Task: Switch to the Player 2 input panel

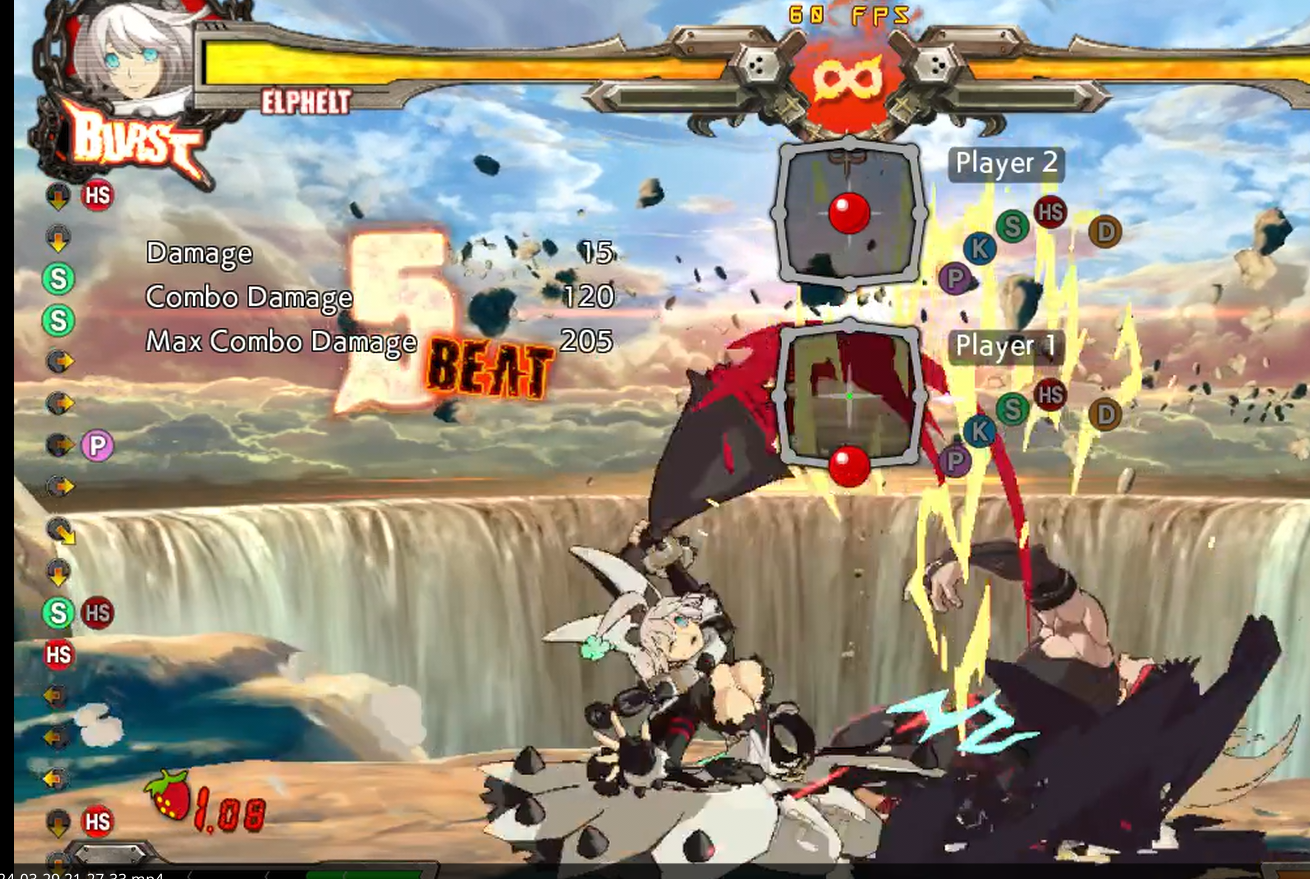Action: 1004,163
